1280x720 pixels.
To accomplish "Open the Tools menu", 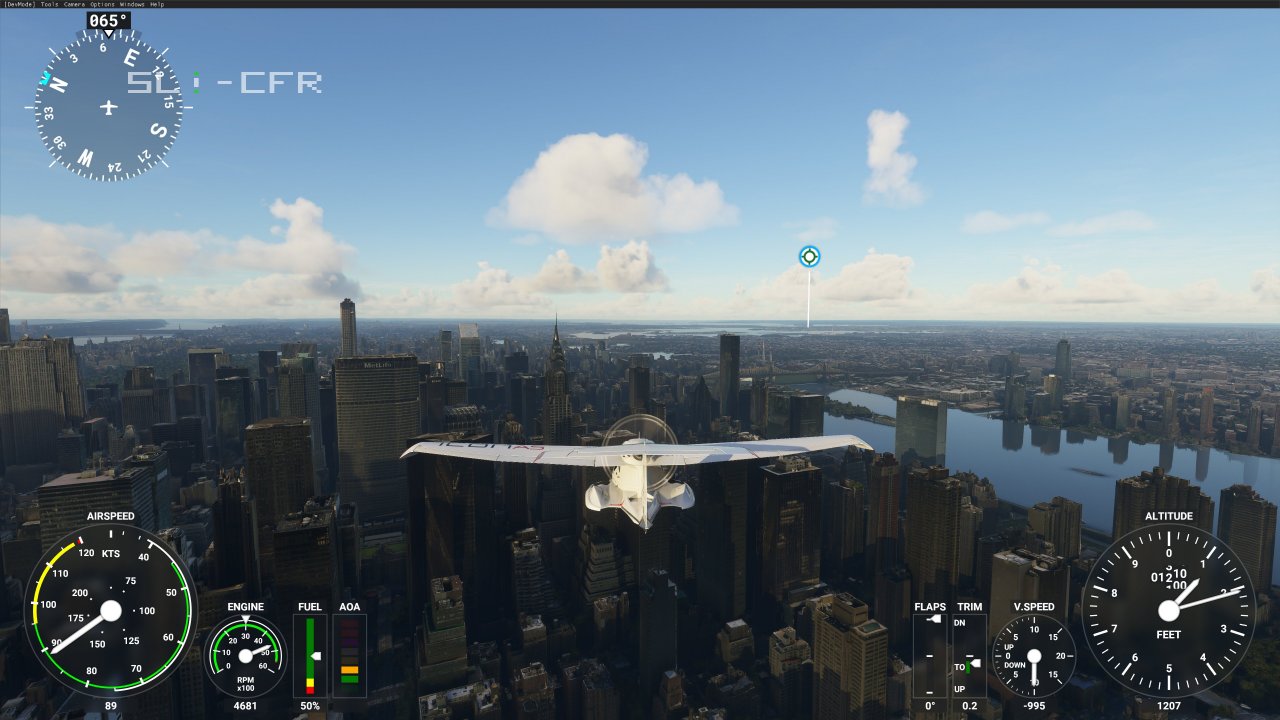I will click(x=49, y=4).
